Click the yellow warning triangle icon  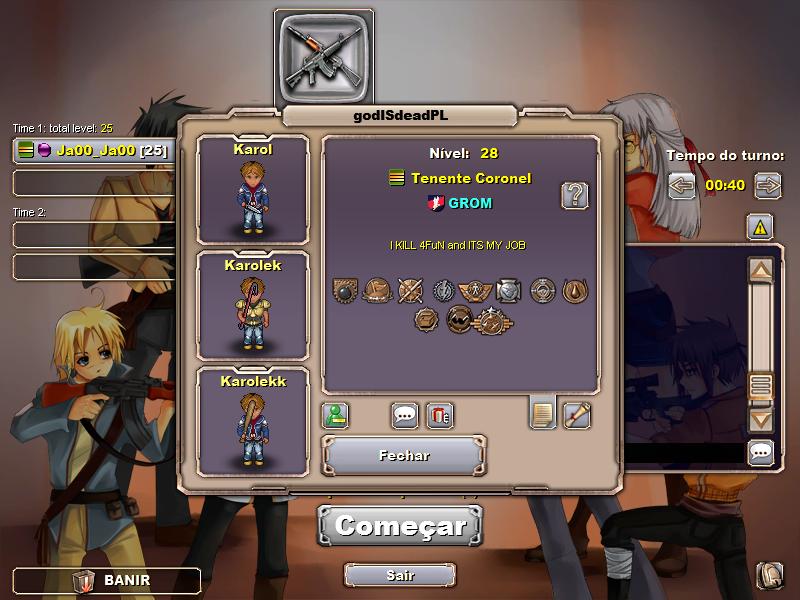click(x=760, y=227)
